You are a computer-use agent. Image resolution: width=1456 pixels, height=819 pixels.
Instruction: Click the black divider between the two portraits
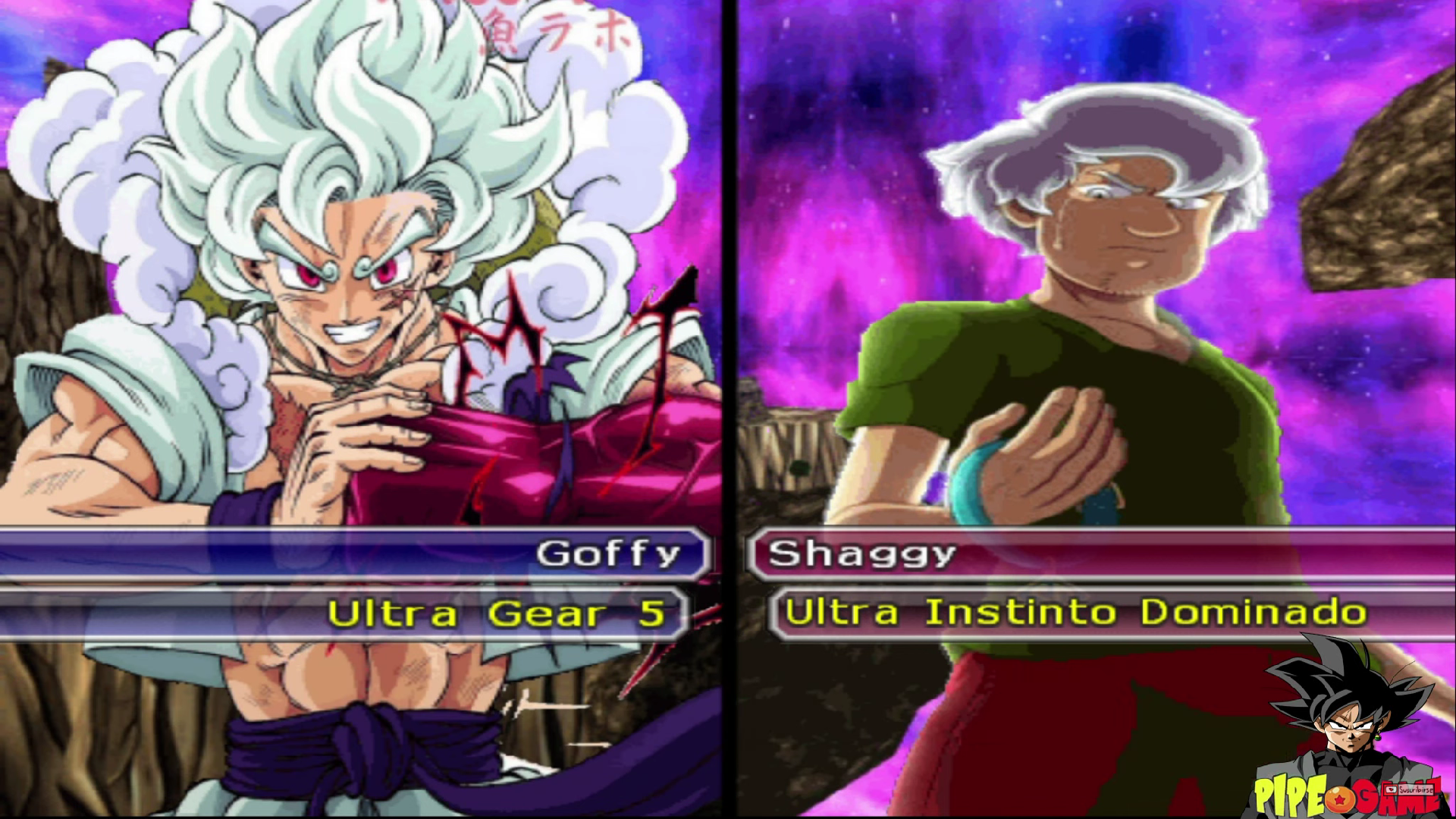tap(730, 303)
